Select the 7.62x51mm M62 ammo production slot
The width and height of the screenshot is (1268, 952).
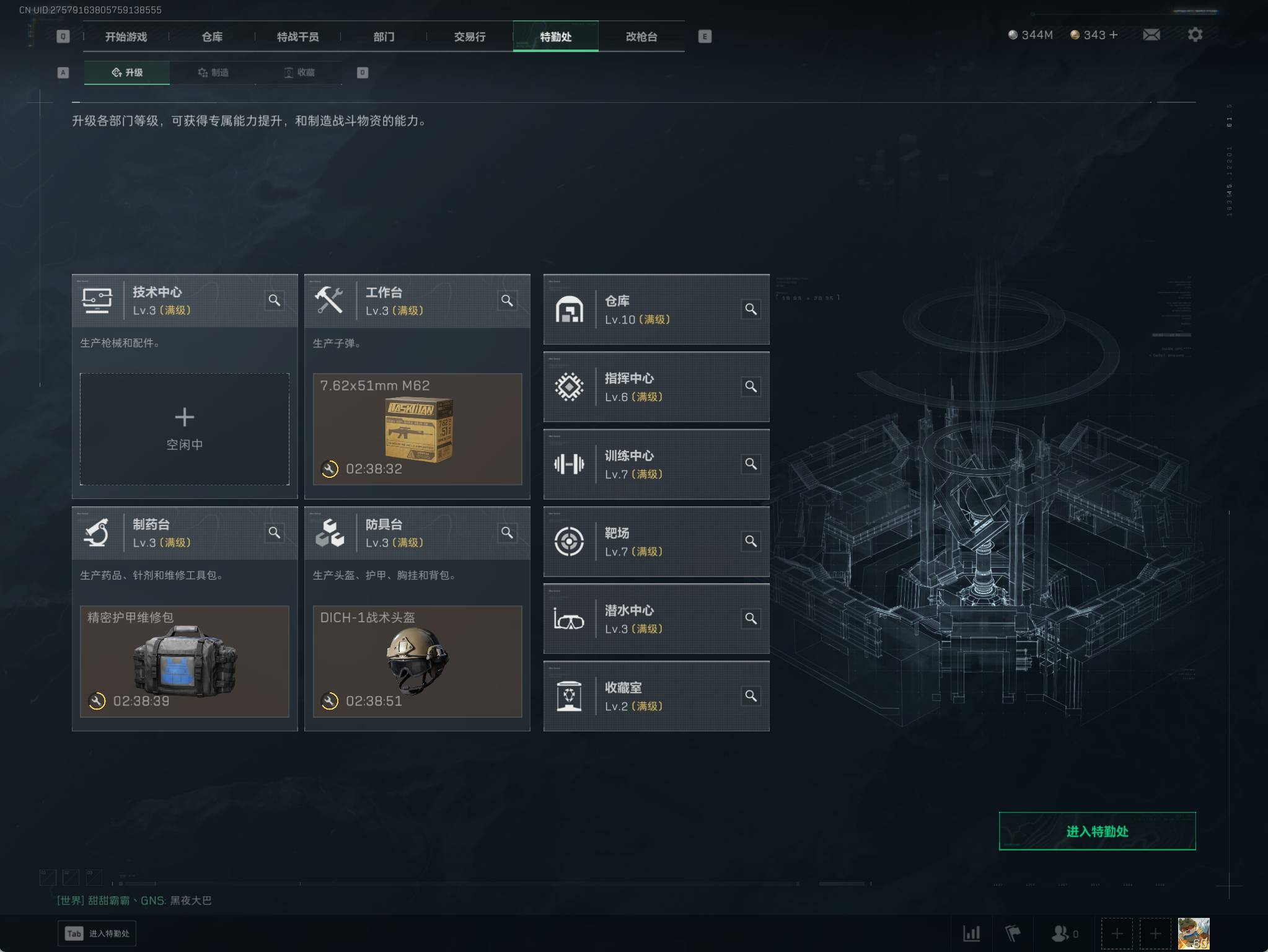(x=417, y=428)
